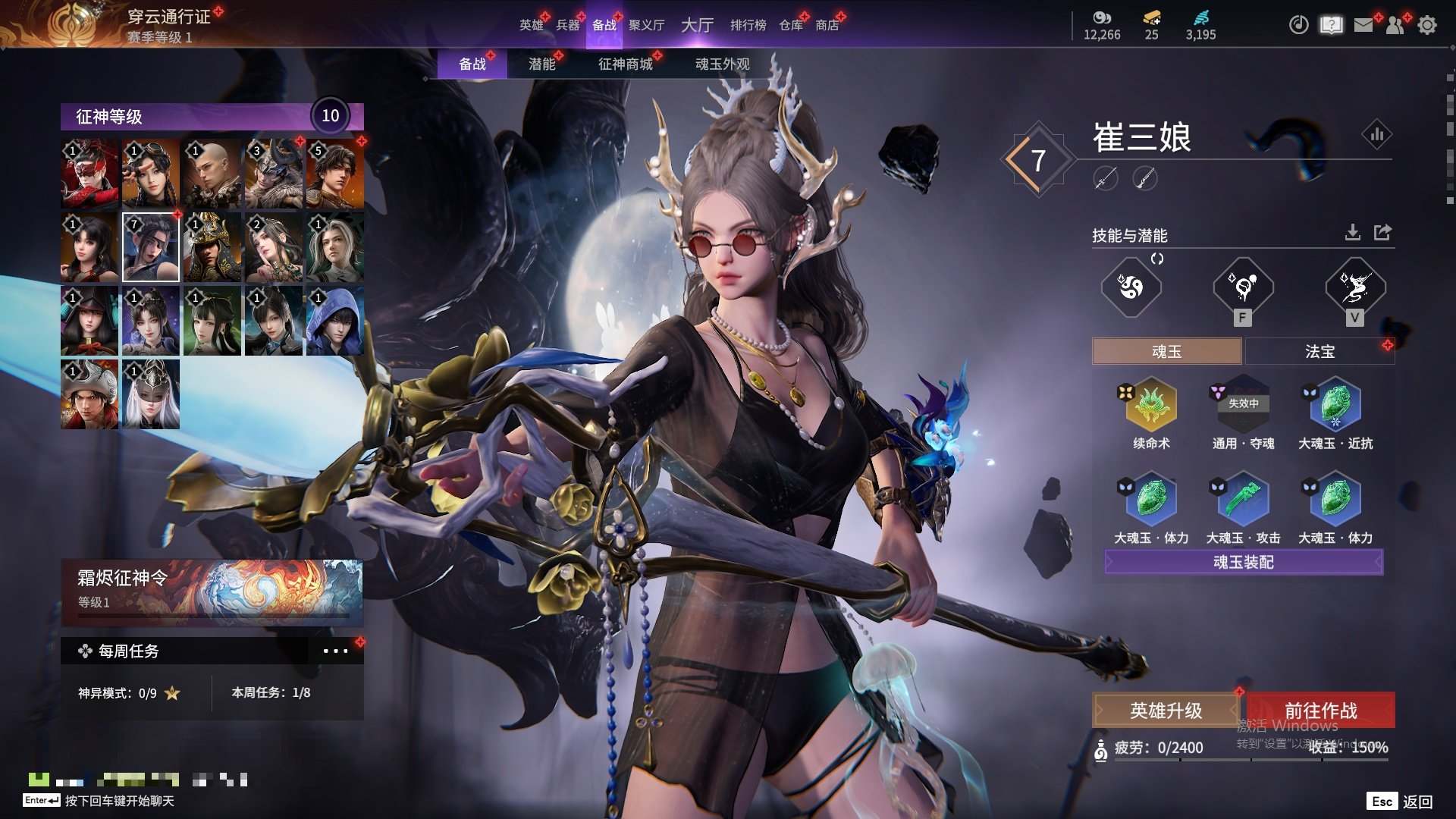The image size is (1456, 819).
Task: Click the 魂玉装配 button
Action: [x=1244, y=562]
